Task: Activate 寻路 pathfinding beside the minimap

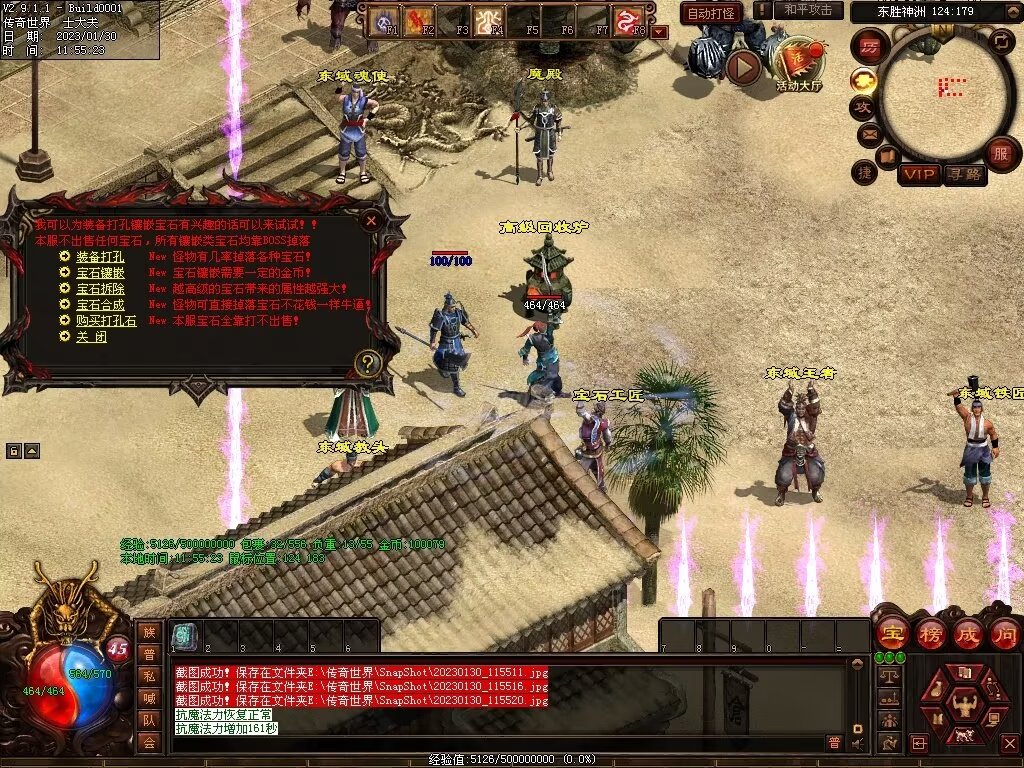Action: click(x=964, y=174)
